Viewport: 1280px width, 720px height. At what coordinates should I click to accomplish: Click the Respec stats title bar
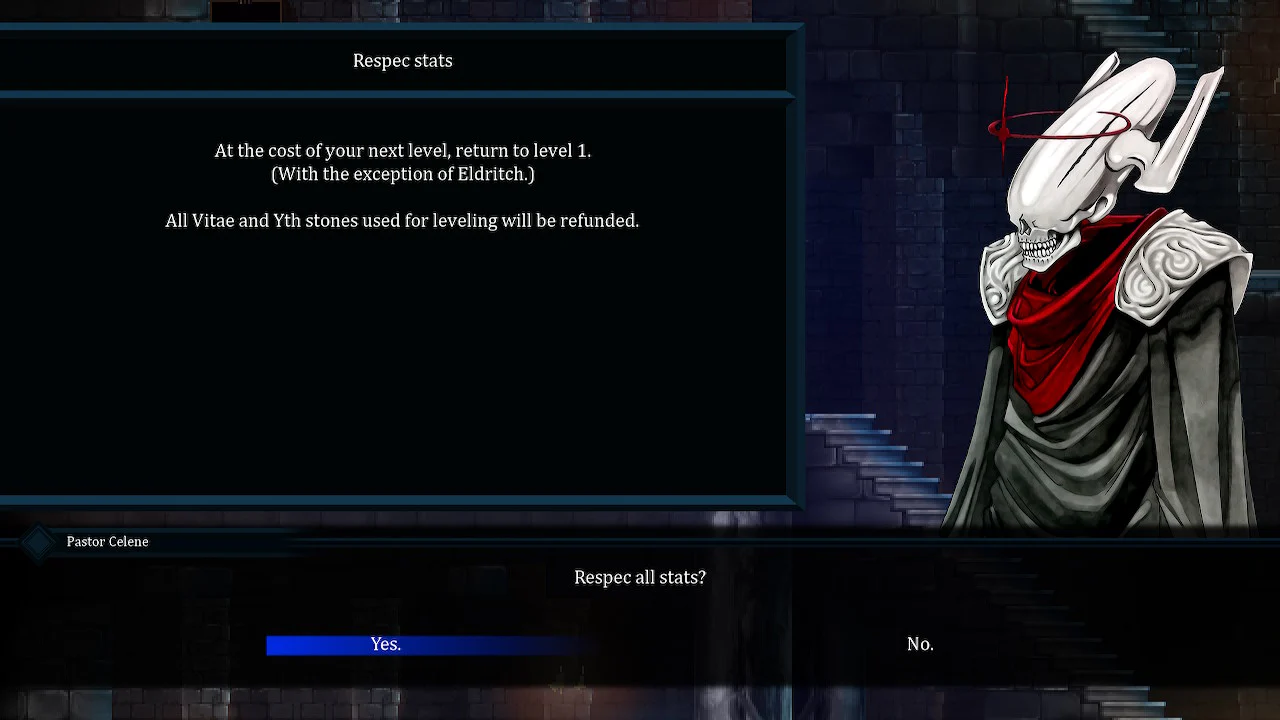coord(402,61)
